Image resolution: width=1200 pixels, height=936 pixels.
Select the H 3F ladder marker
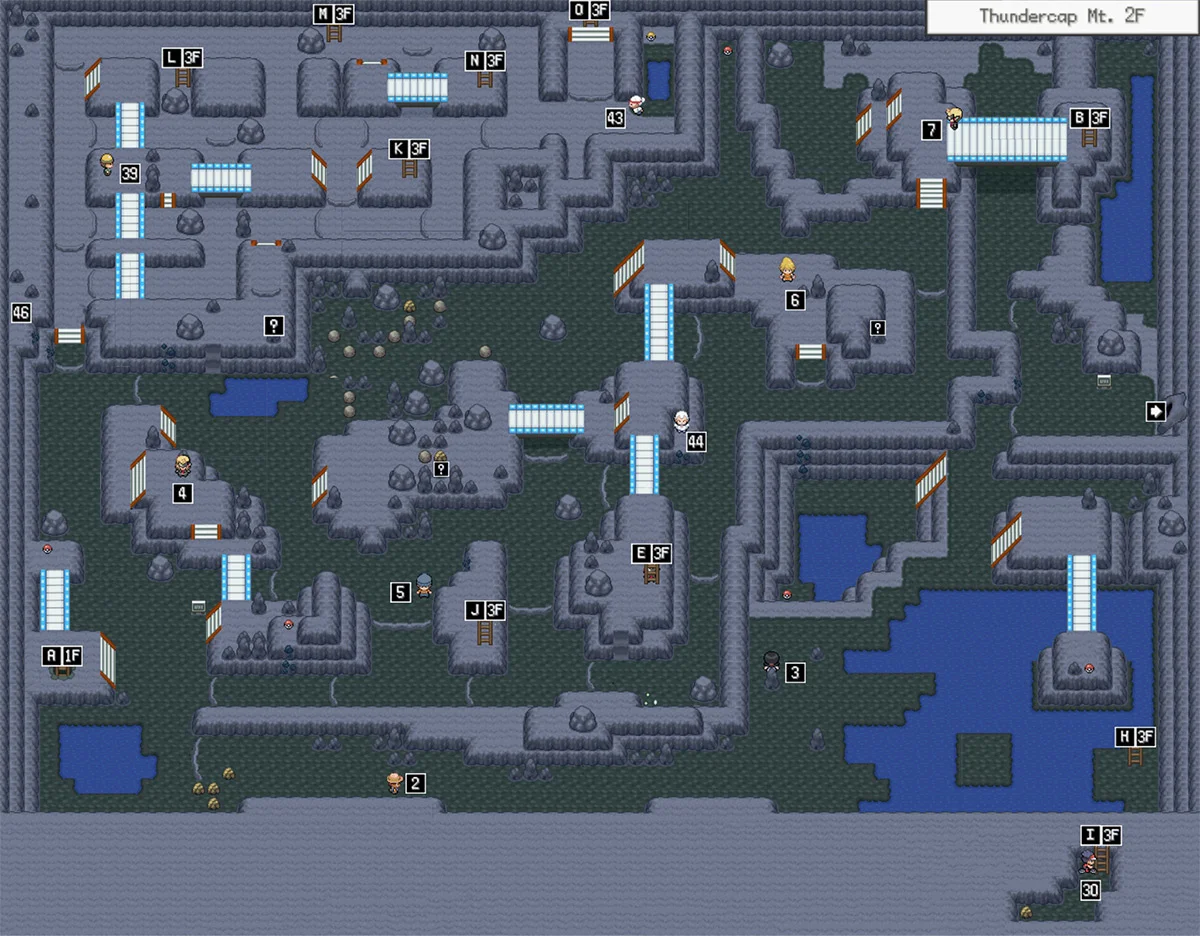click(1135, 737)
